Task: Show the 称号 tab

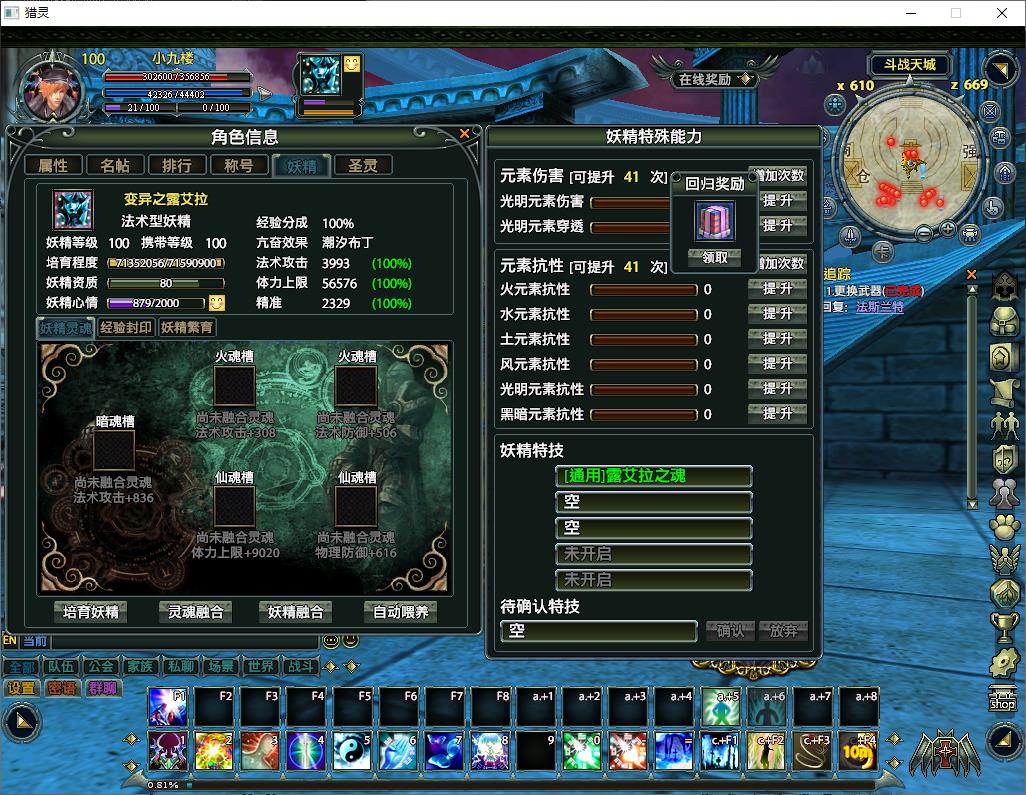Action: 239,166
